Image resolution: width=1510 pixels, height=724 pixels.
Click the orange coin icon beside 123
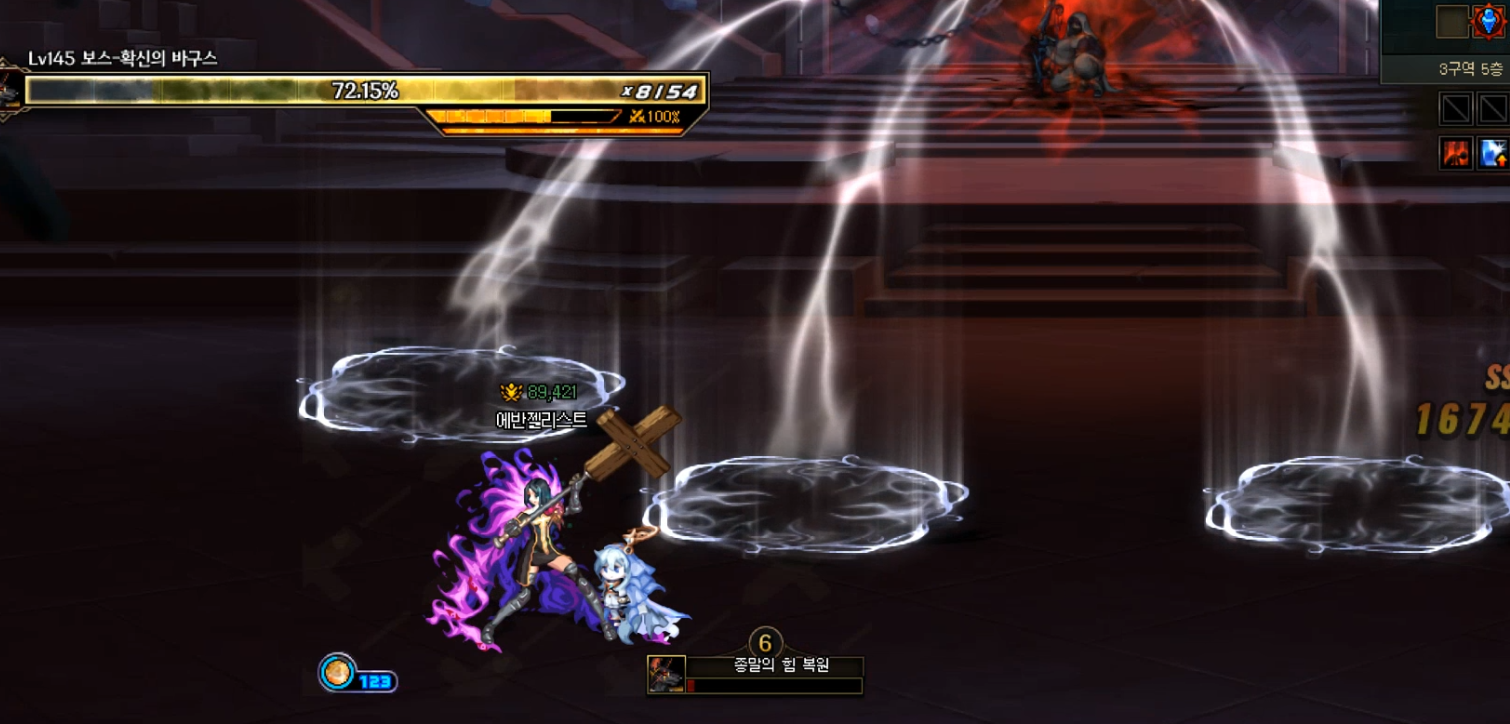point(338,672)
